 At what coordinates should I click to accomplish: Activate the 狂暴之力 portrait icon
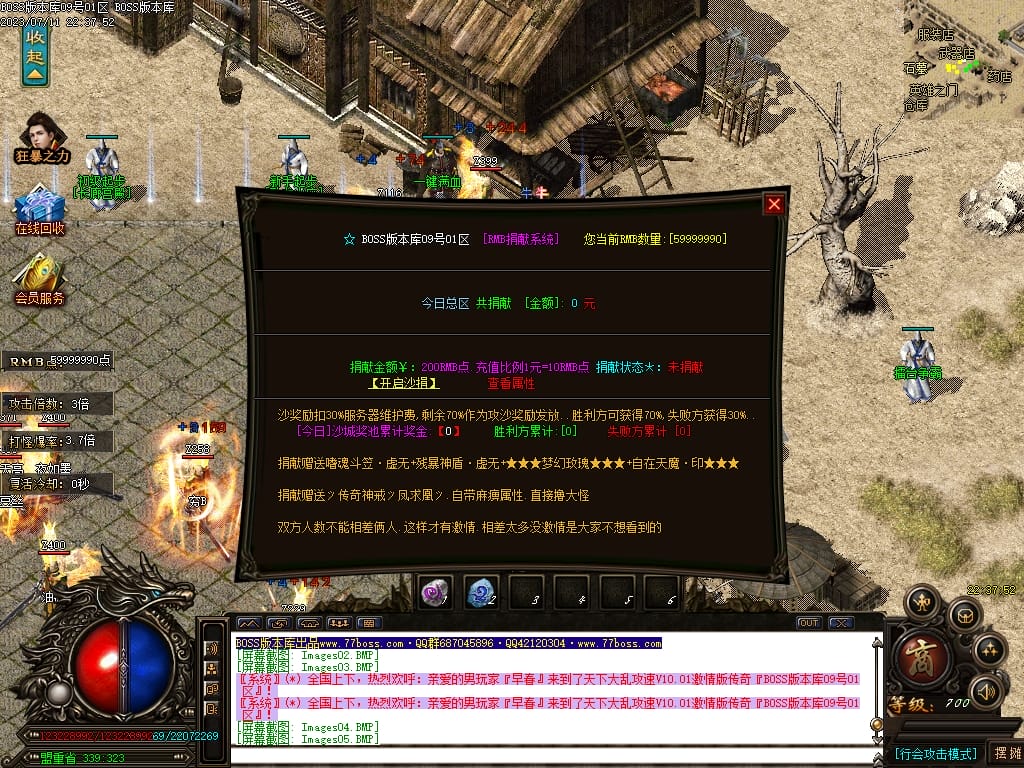coord(42,137)
